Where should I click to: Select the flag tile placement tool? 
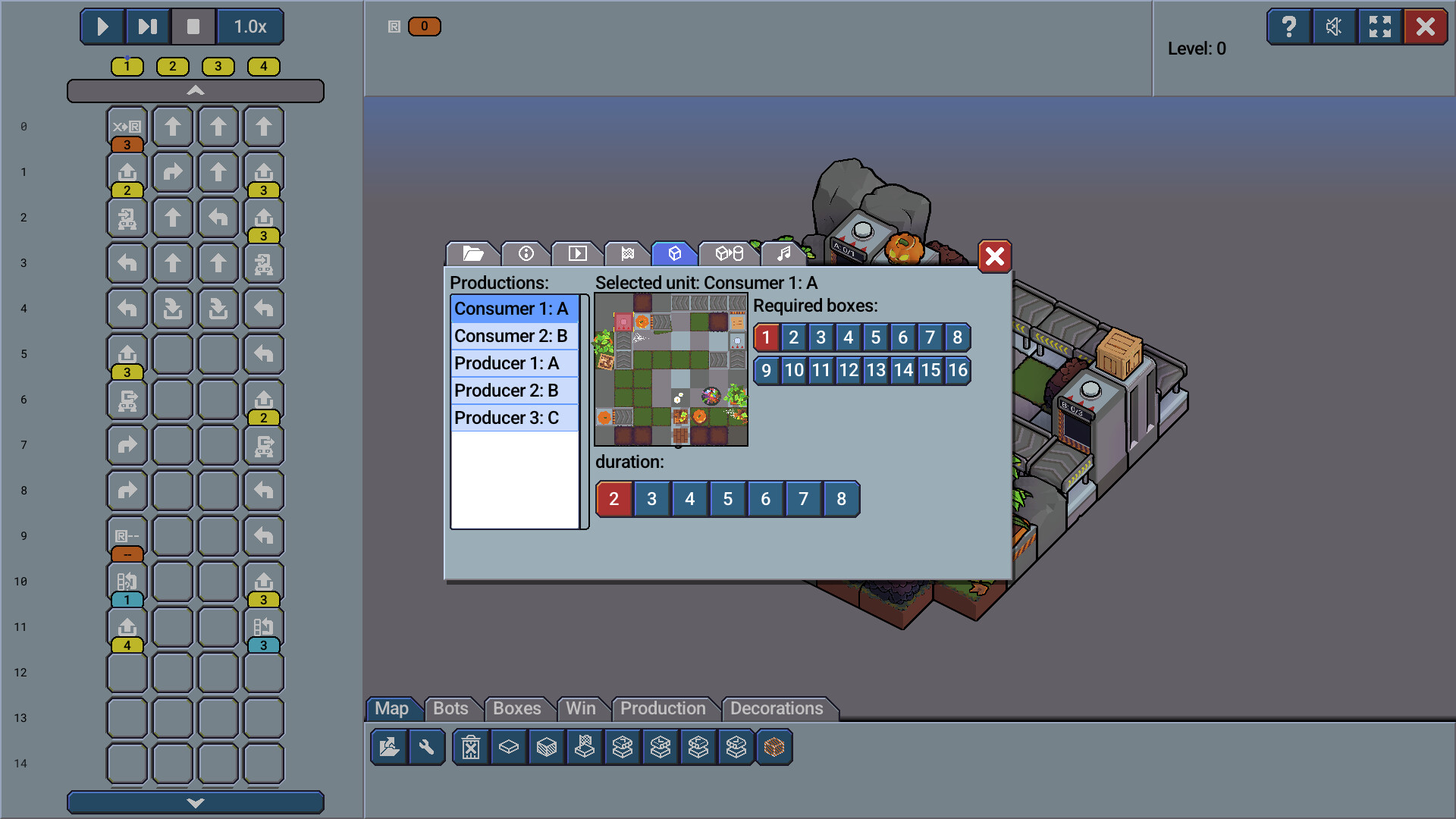(584, 747)
